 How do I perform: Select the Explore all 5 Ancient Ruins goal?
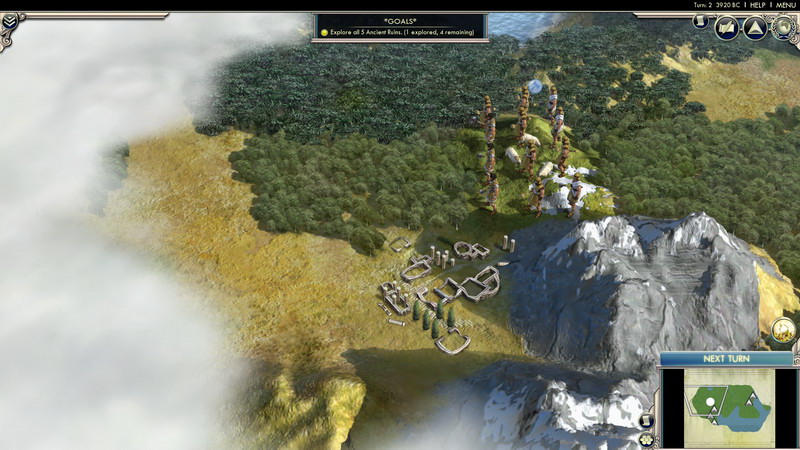click(400, 32)
